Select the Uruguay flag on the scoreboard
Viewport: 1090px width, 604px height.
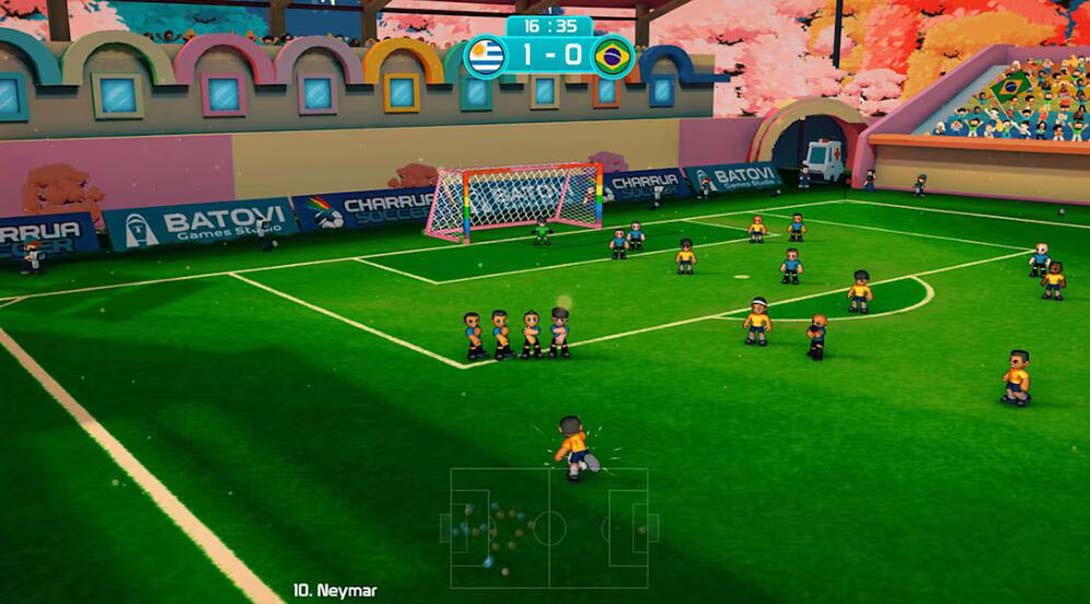tap(483, 55)
